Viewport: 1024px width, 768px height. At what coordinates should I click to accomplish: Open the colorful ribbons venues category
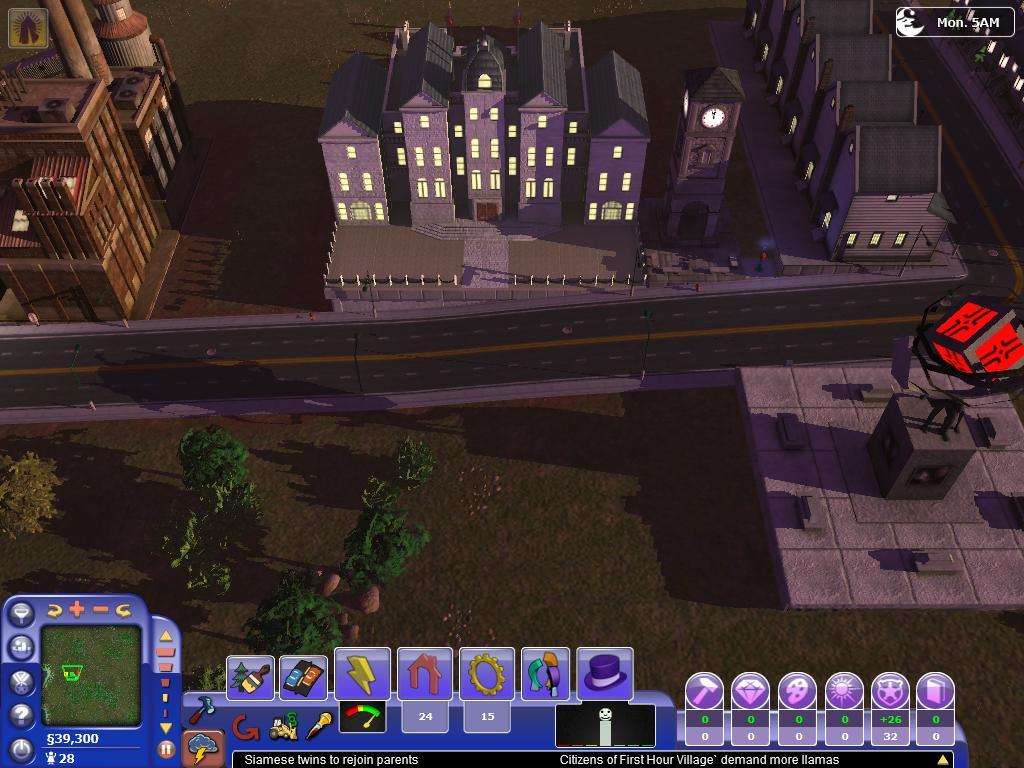click(x=545, y=673)
